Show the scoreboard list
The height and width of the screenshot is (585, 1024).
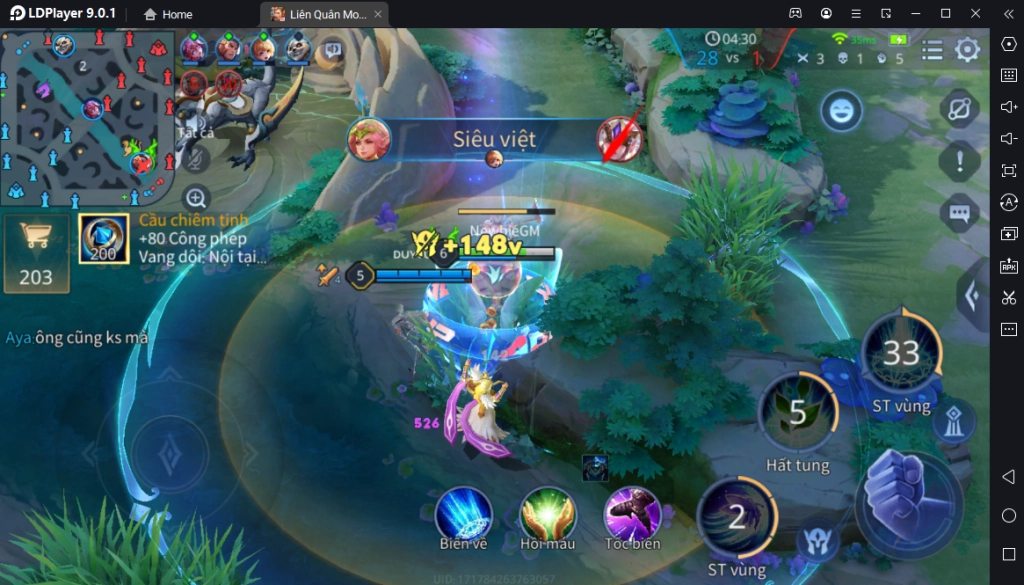click(x=932, y=50)
